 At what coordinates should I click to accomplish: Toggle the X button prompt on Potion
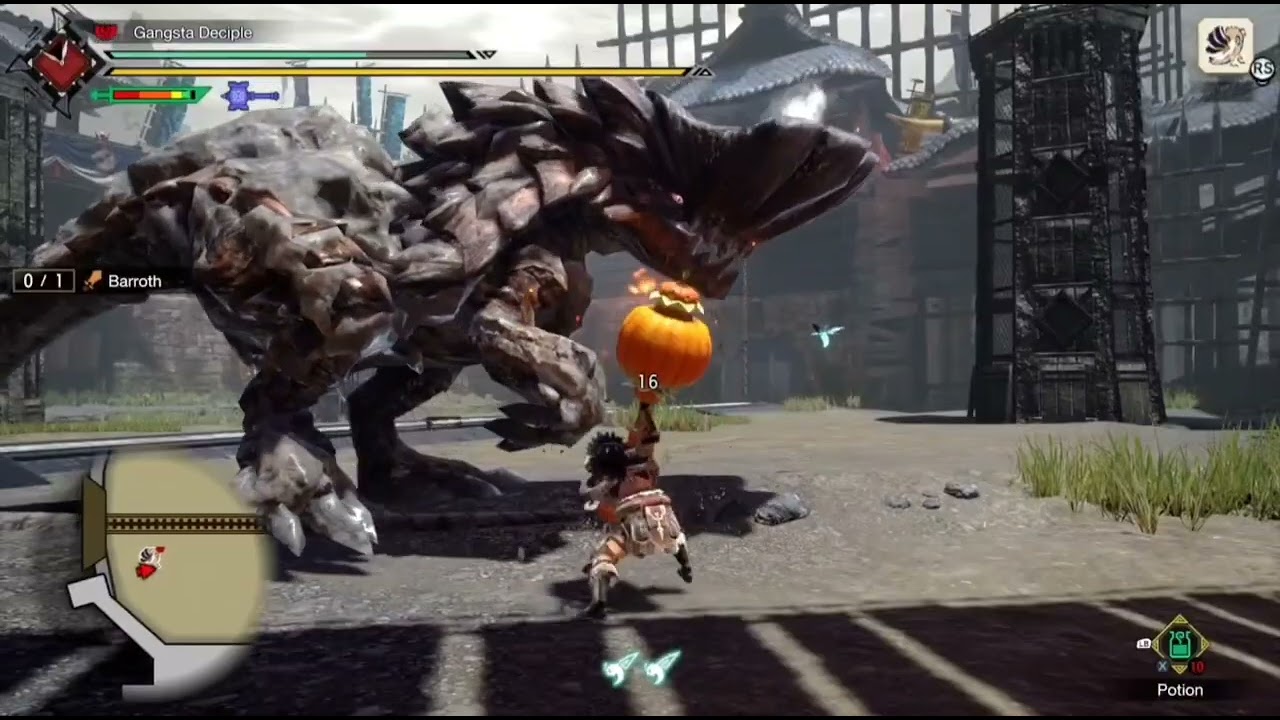(1162, 665)
